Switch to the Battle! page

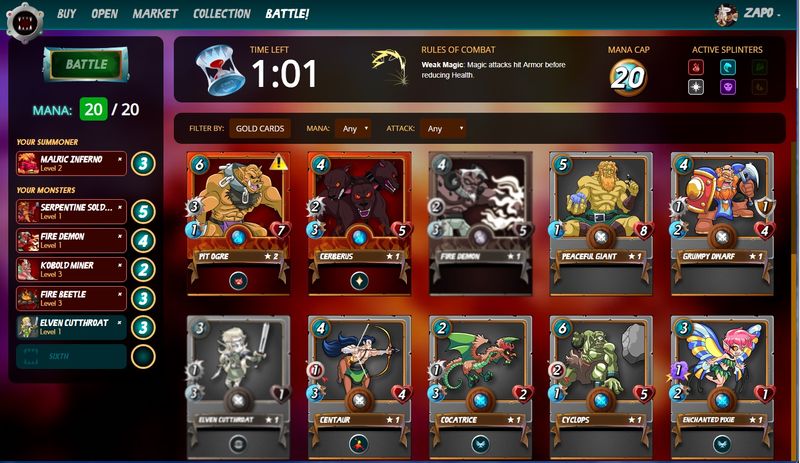coord(287,14)
